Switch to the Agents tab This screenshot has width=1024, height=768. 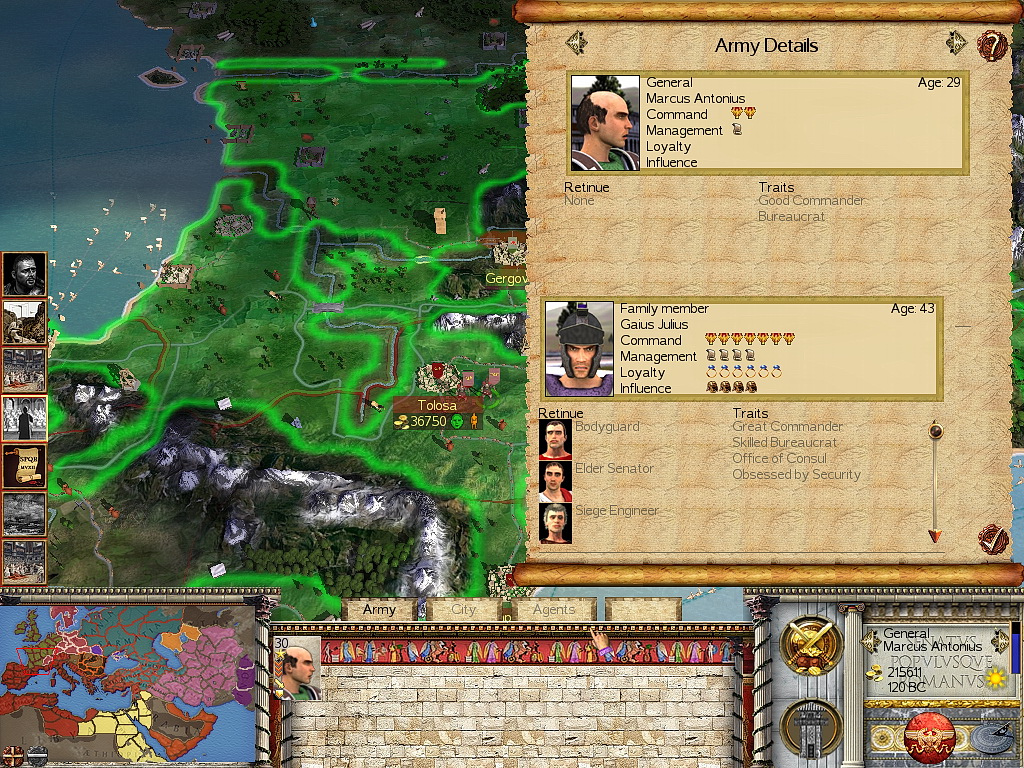click(554, 610)
